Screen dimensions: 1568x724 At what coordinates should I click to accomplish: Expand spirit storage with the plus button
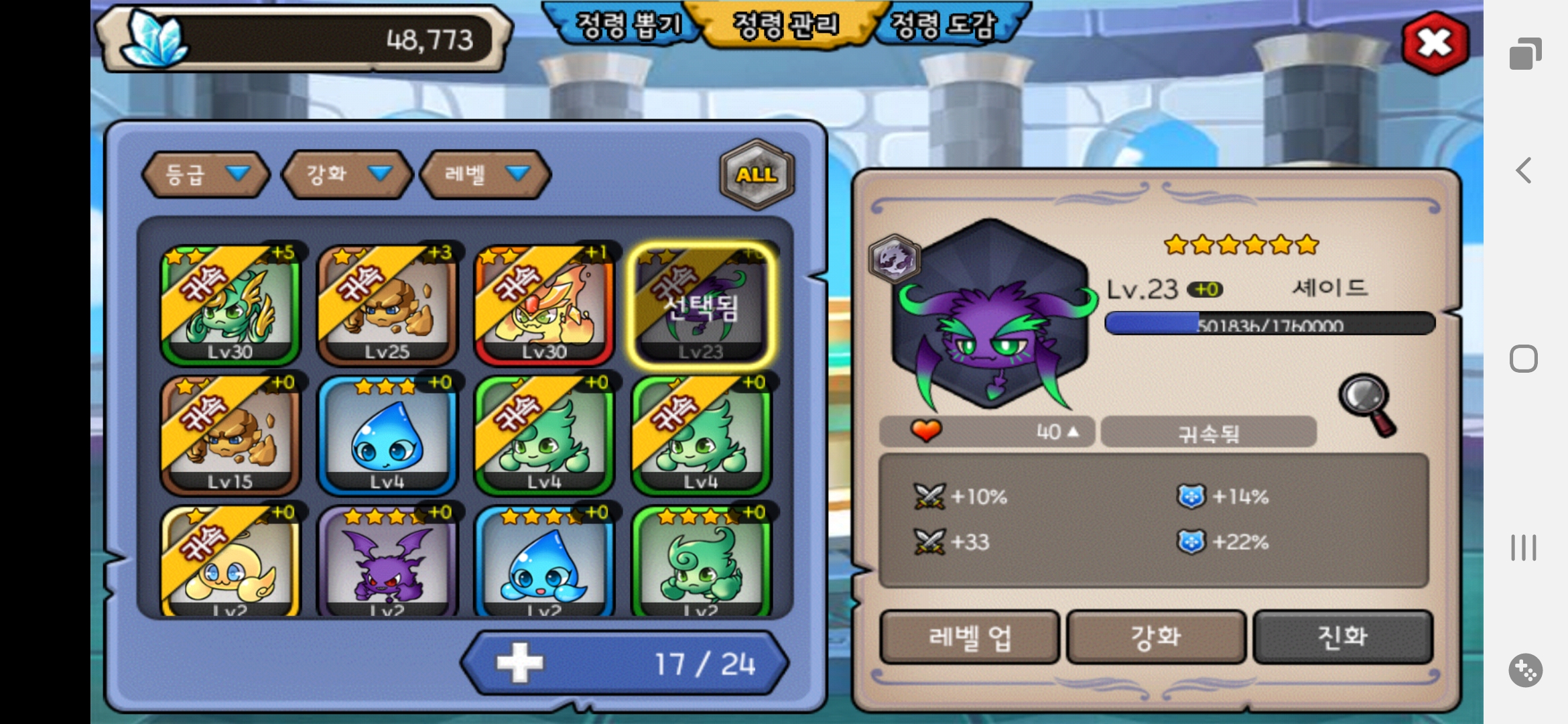pos(520,663)
